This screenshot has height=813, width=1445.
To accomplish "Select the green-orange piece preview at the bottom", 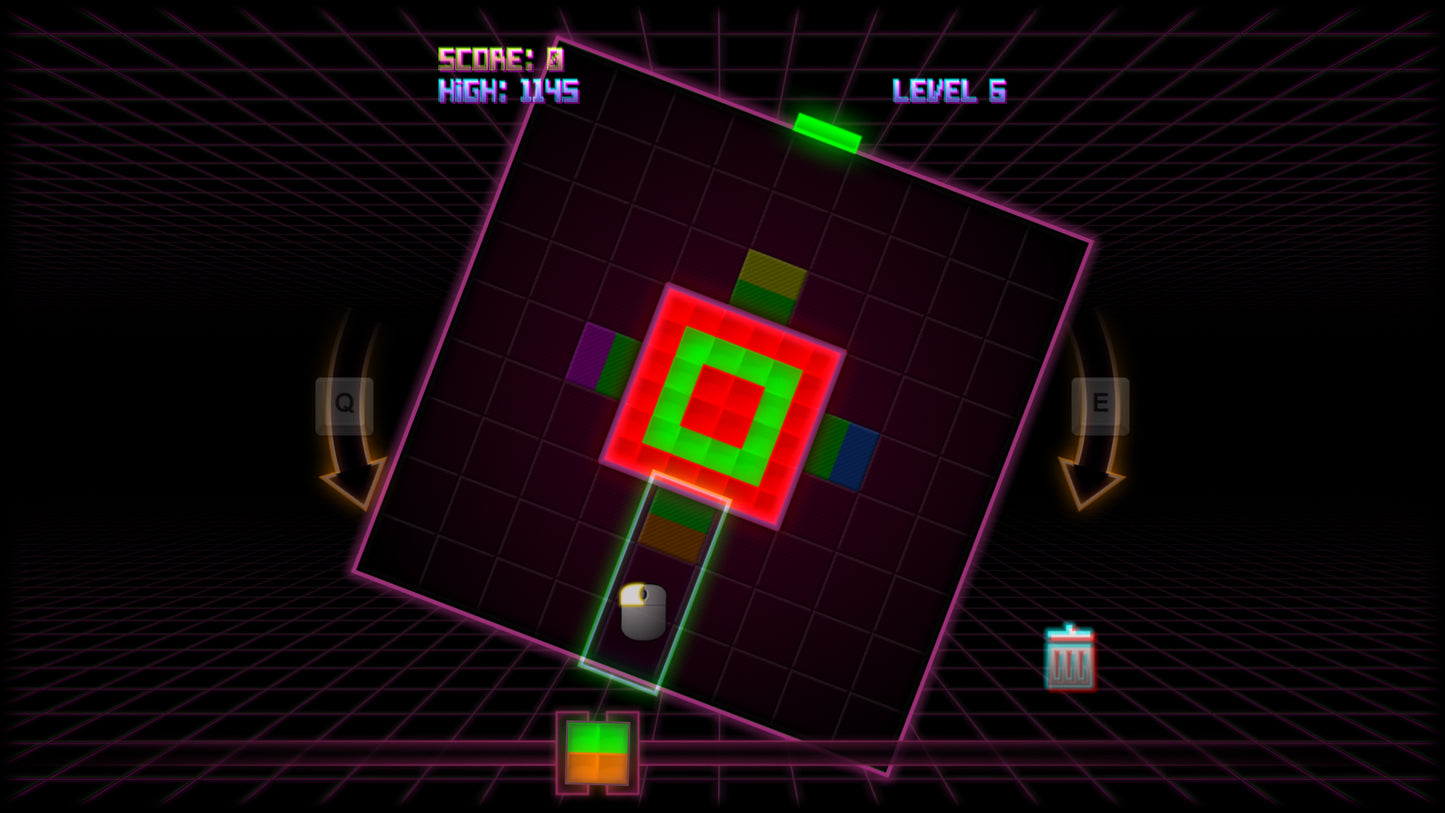I will pyautogui.click(x=597, y=752).
